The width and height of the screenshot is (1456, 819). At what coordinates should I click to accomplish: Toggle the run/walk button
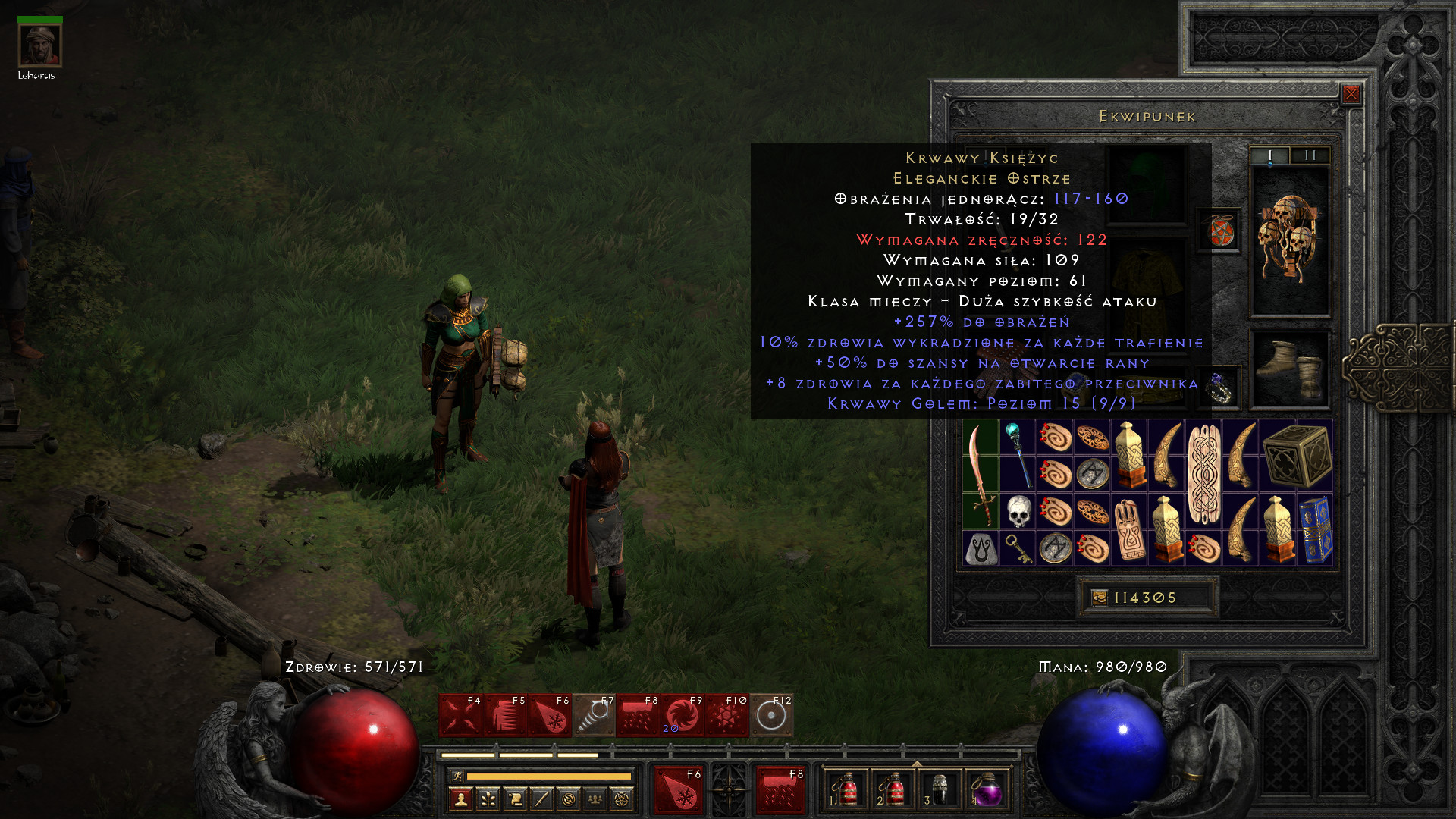(457, 776)
